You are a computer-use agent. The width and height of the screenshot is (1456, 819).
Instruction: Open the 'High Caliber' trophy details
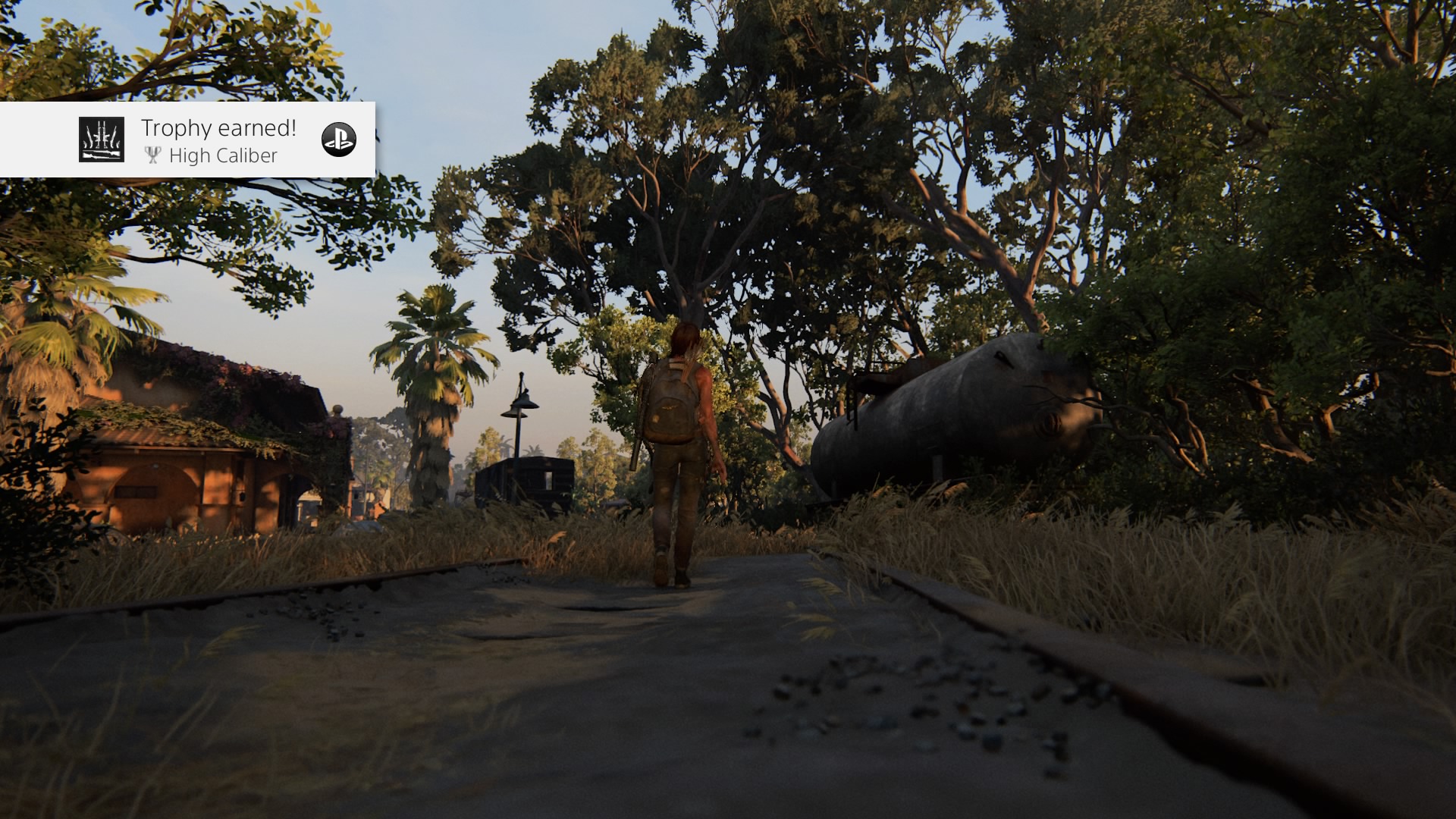tap(224, 155)
